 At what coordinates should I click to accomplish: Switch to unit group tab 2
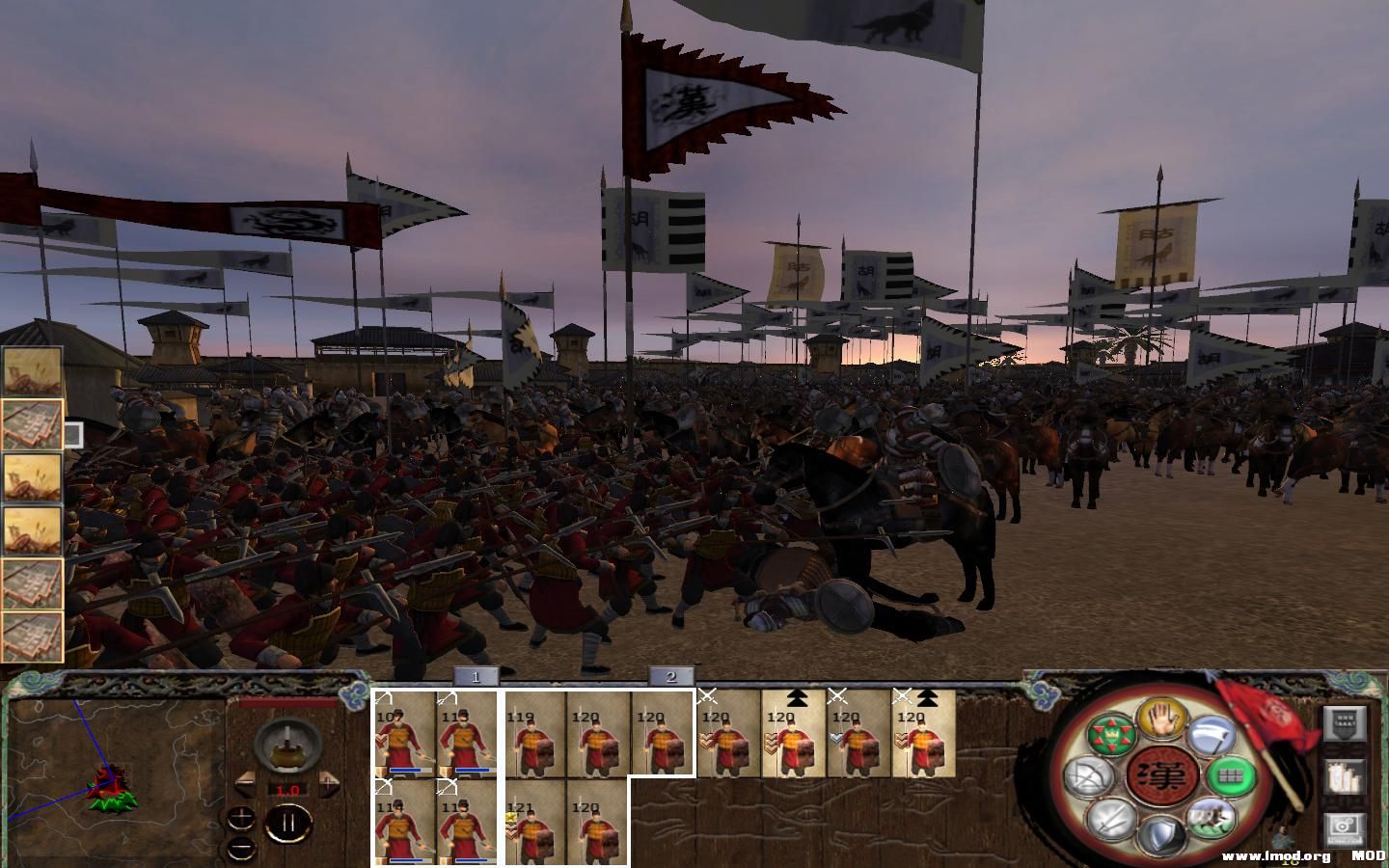click(669, 677)
